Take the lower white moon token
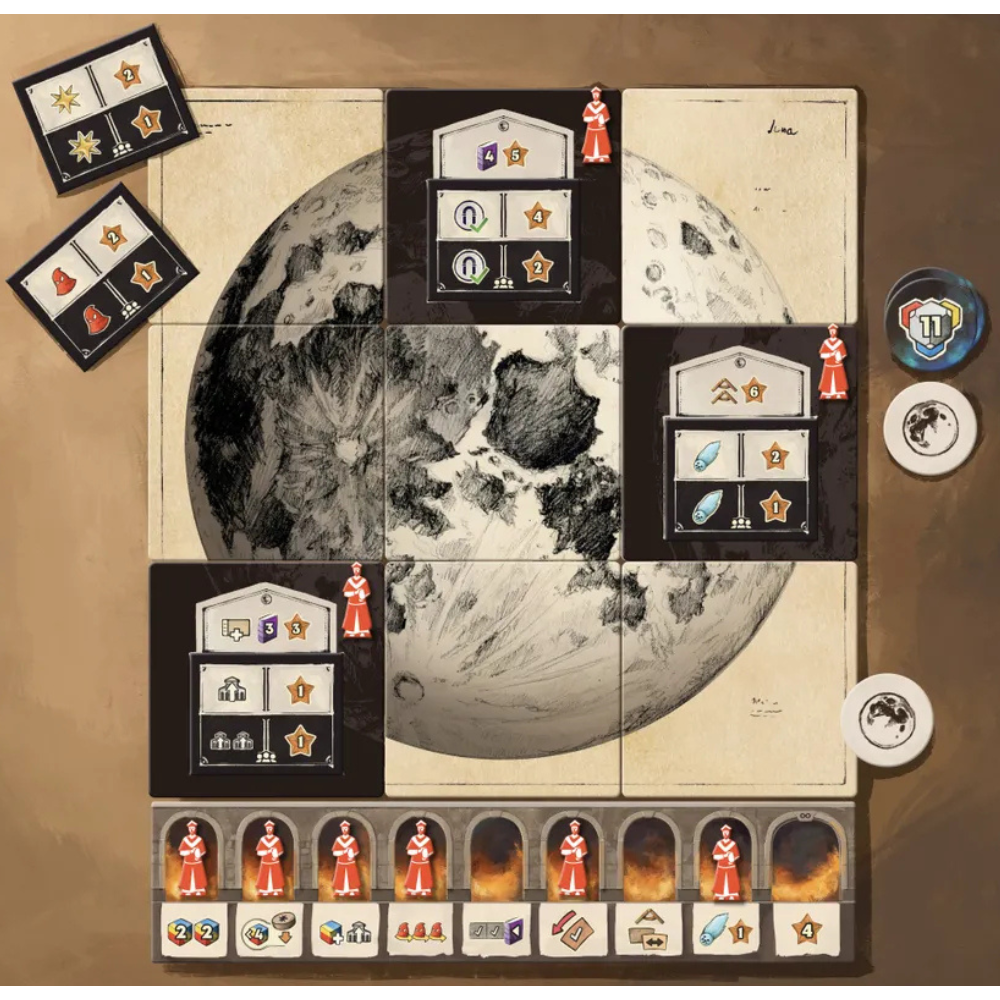Viewport: 1000px width, 1000px height. [887, 719]
